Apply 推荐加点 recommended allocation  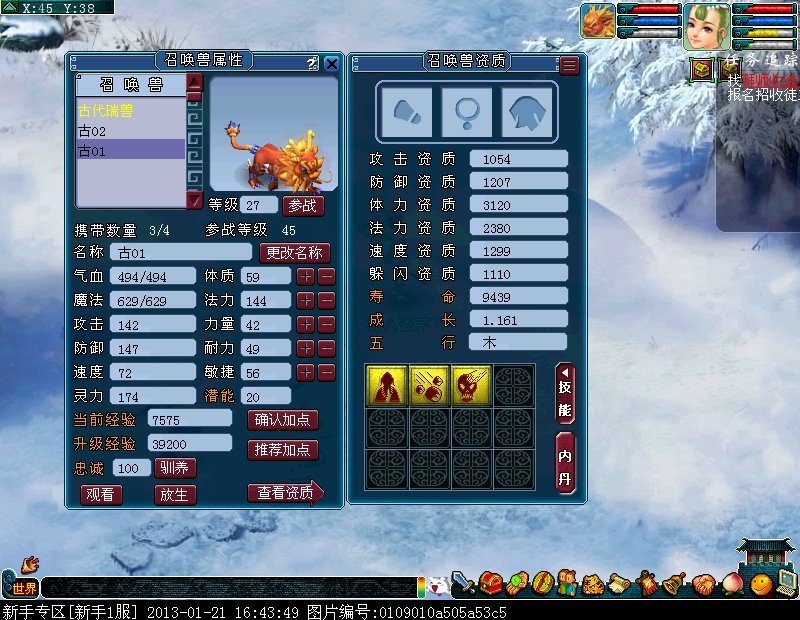click(282, 450)
